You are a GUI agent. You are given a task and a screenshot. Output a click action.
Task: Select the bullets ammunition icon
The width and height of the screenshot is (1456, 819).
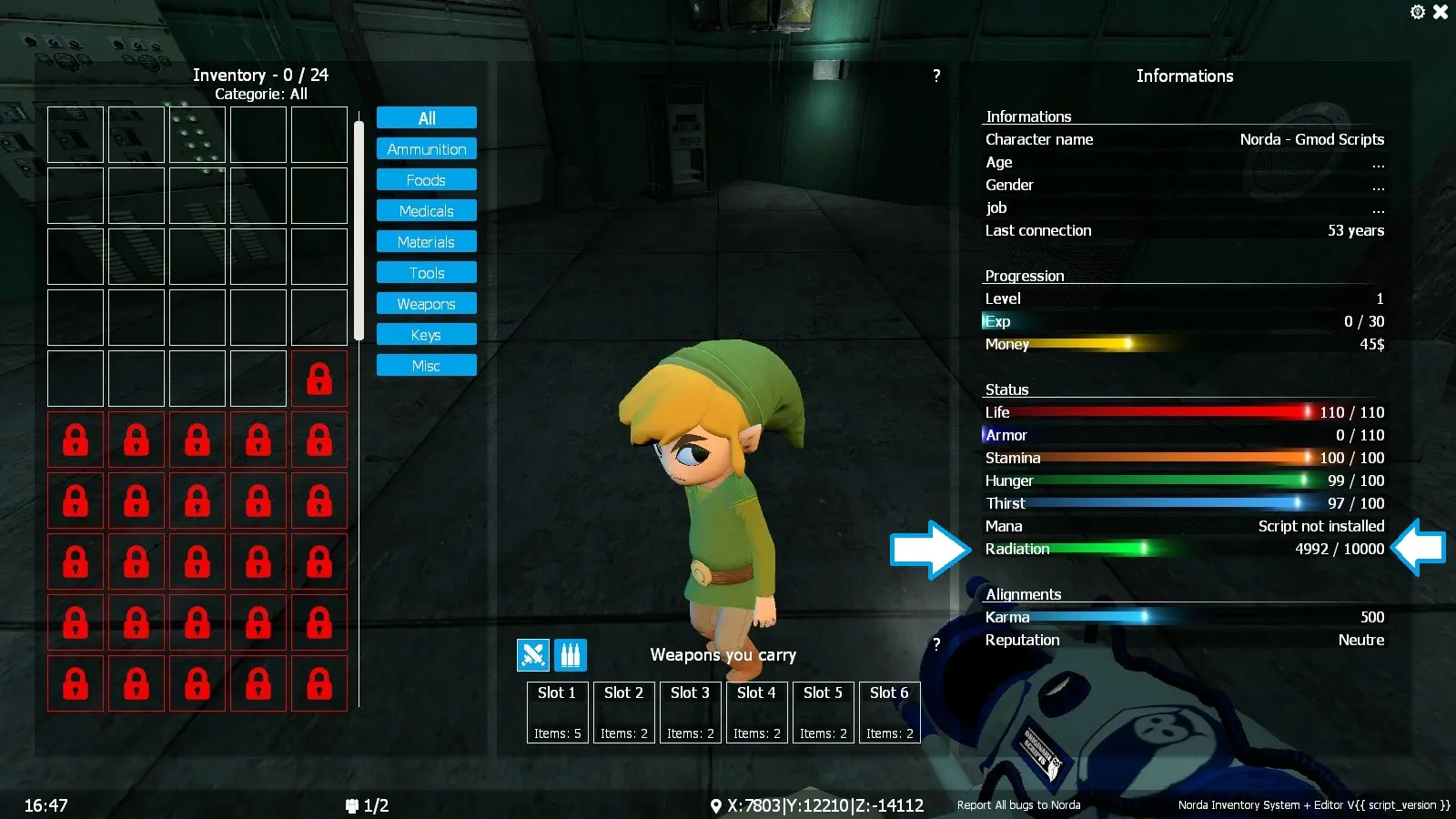(569, 654)
